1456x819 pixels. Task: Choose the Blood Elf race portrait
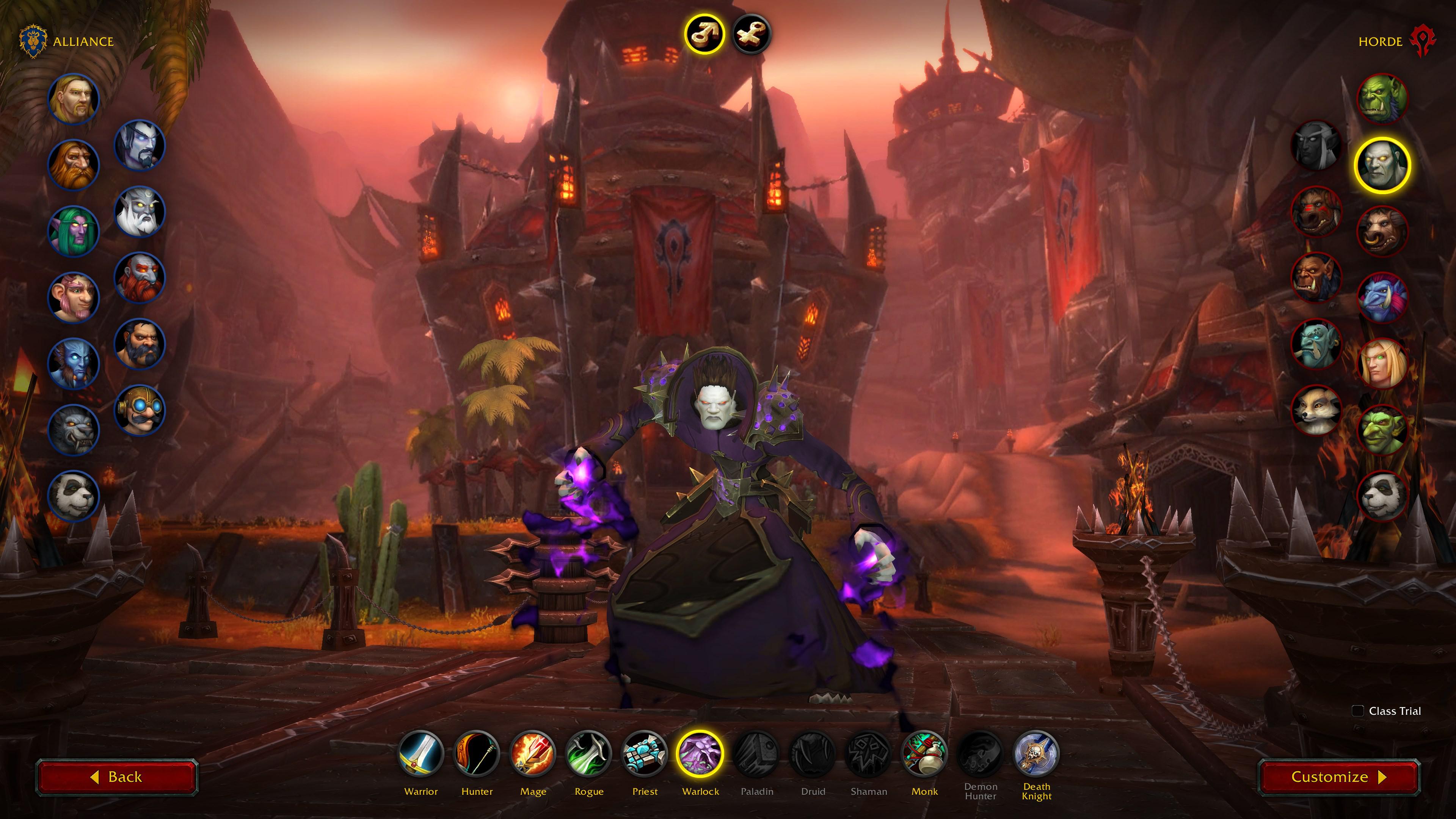click(1382, 364)
